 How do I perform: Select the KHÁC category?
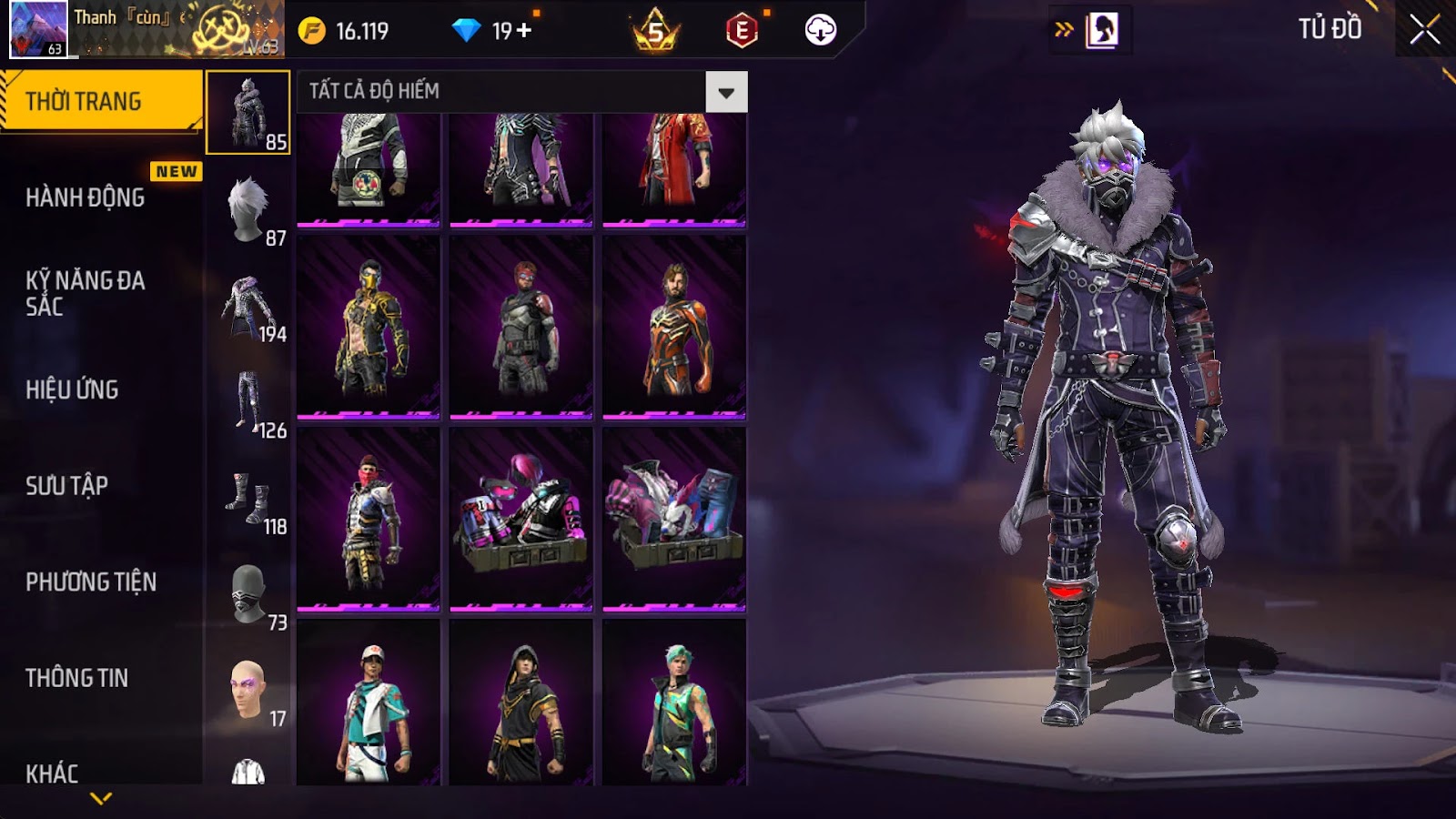click(x=52, y=773)
